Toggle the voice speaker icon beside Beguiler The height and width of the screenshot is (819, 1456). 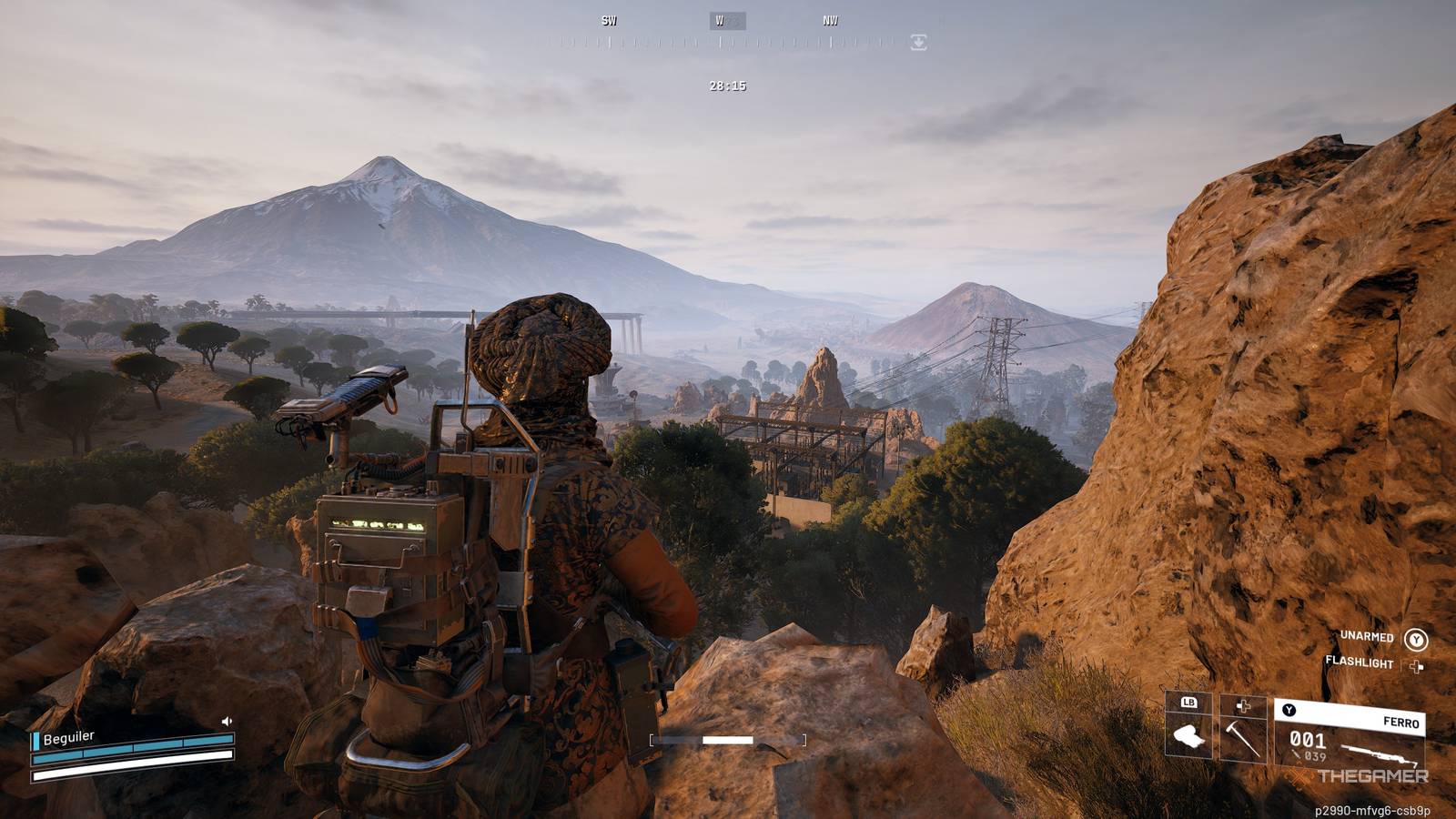(x=227, y=722)
